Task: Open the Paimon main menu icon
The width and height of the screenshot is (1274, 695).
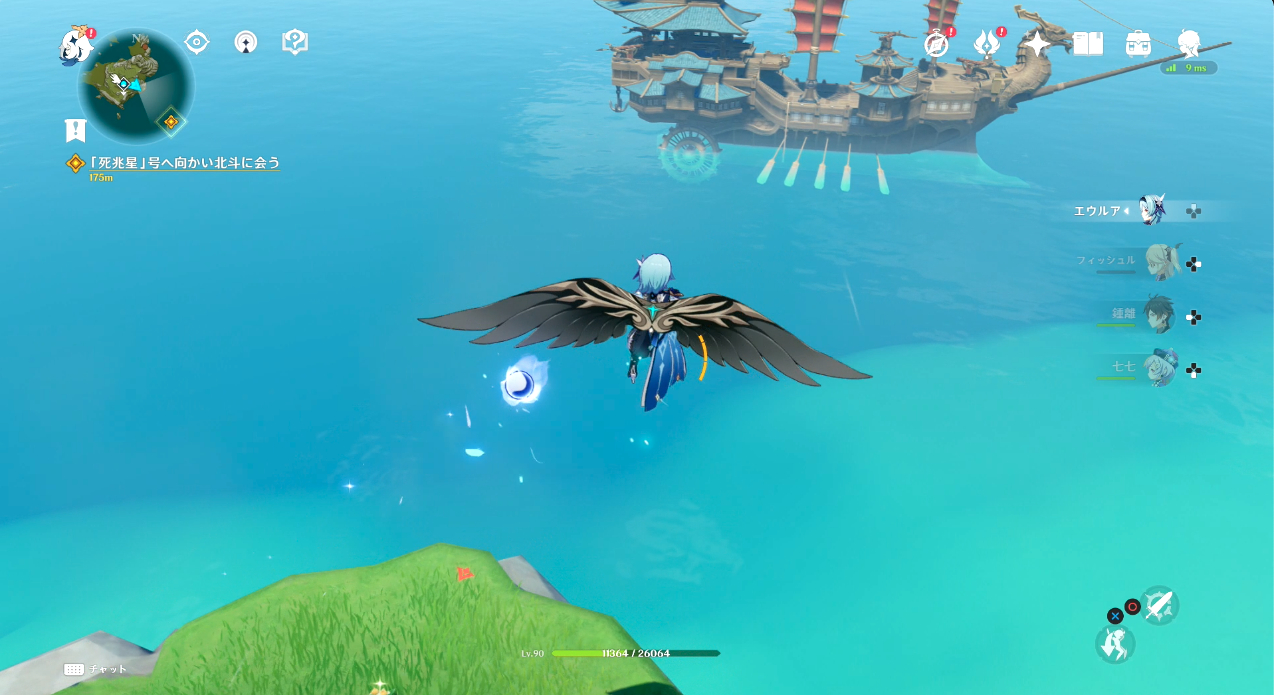Action: tap(75, 45)
